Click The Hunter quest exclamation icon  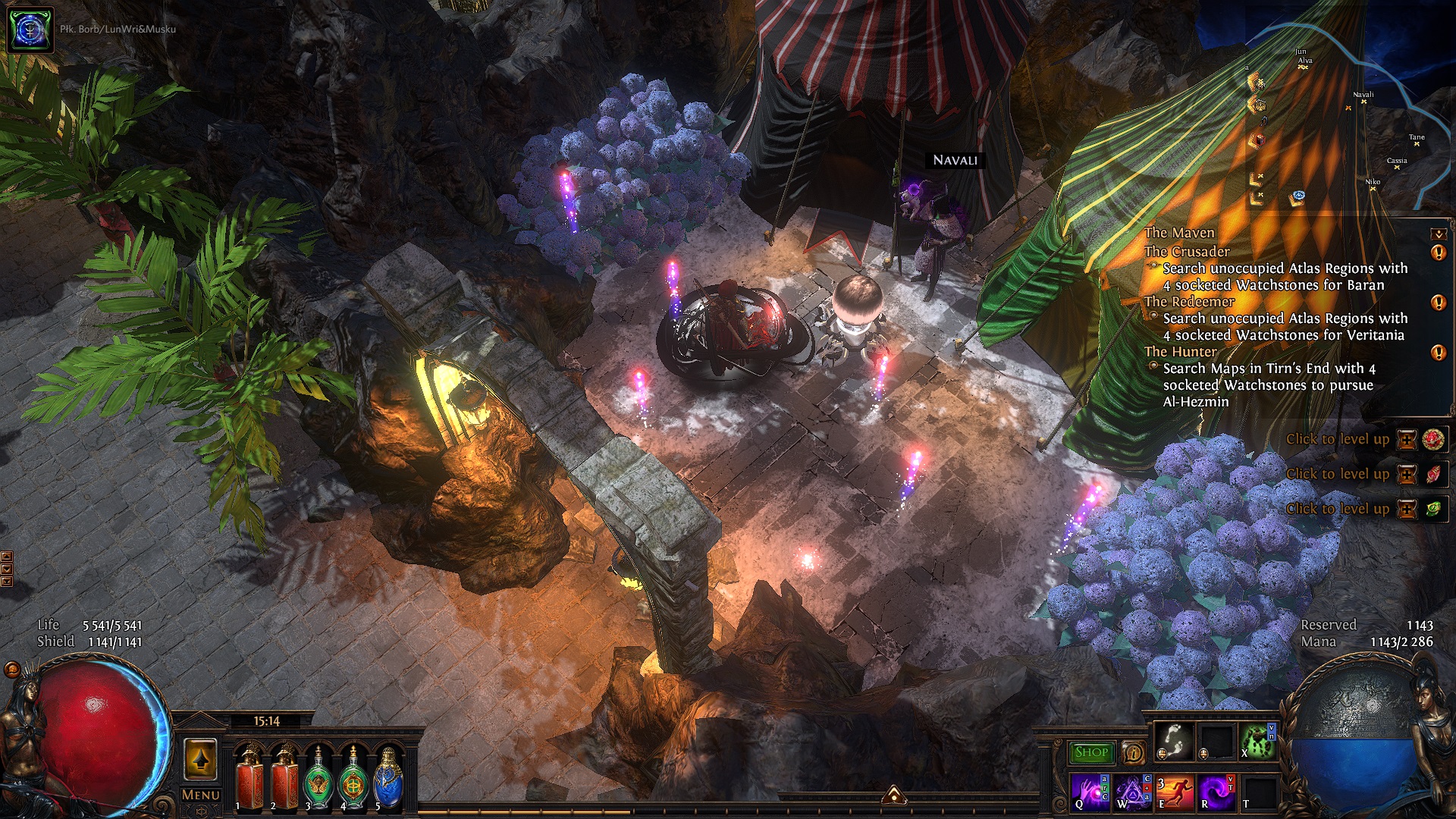(x=1438, y=353)
